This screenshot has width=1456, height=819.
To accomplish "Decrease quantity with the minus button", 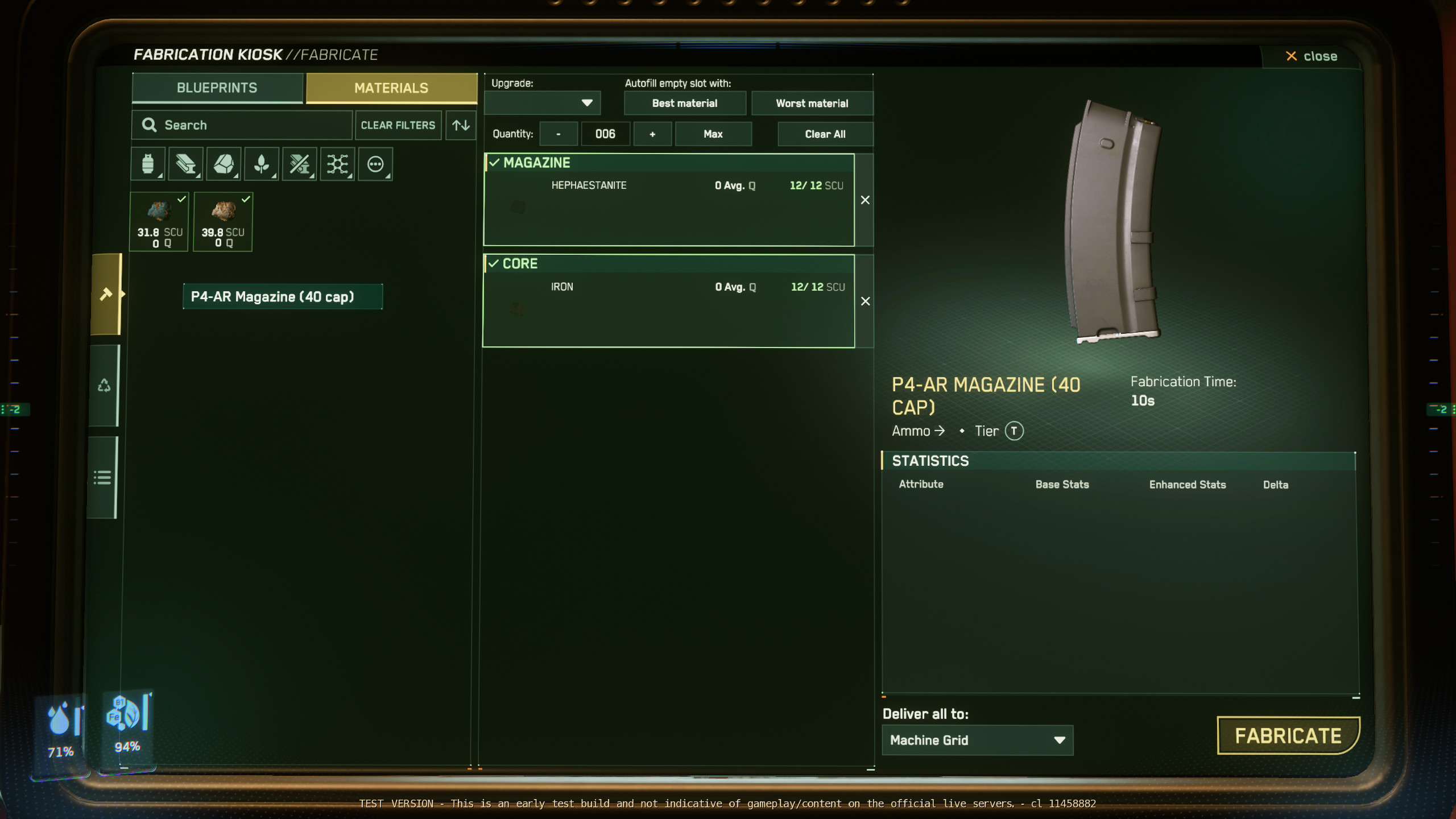I will [x=559, y=134].
